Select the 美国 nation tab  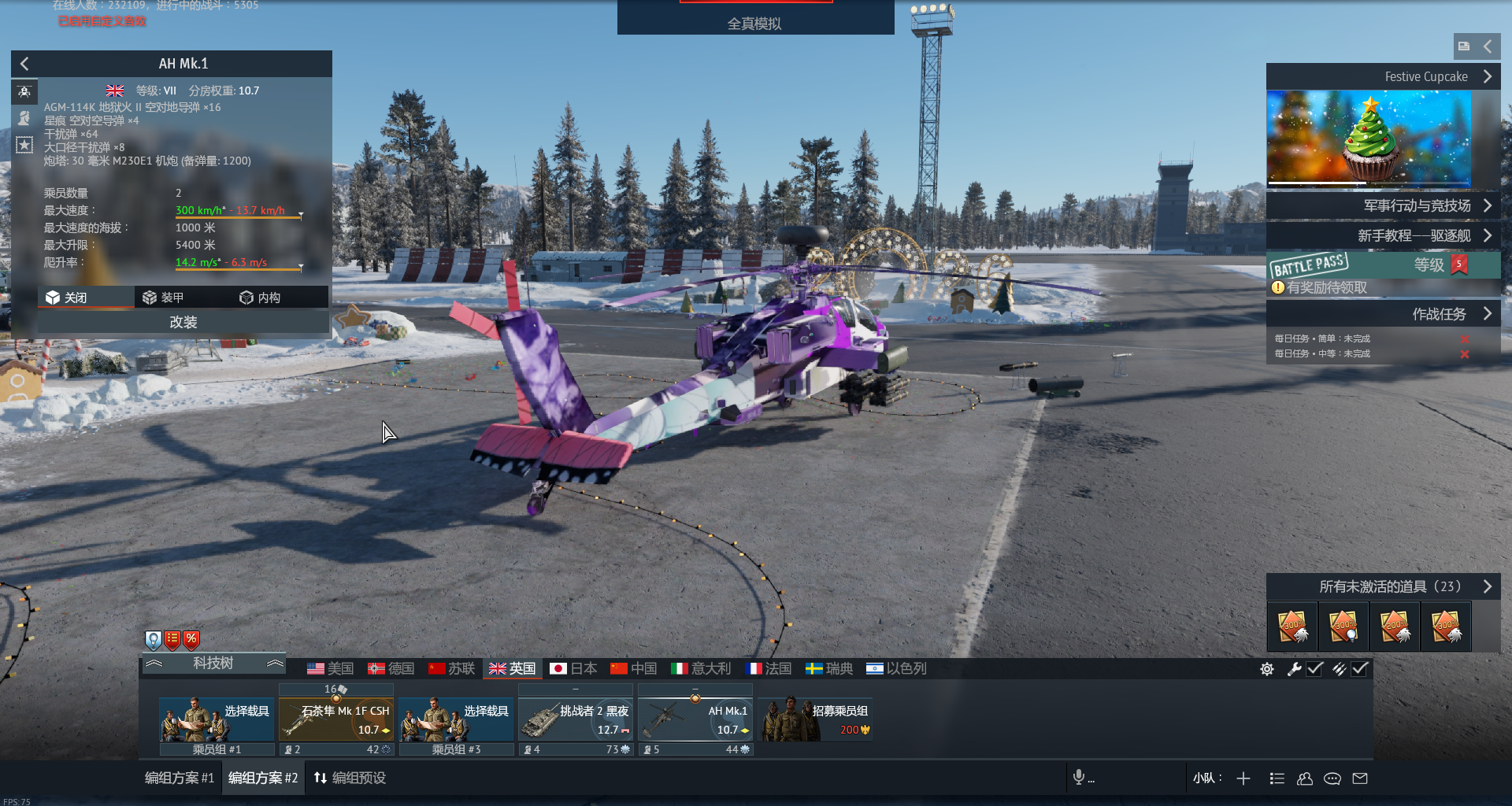(x=330, y=668)
